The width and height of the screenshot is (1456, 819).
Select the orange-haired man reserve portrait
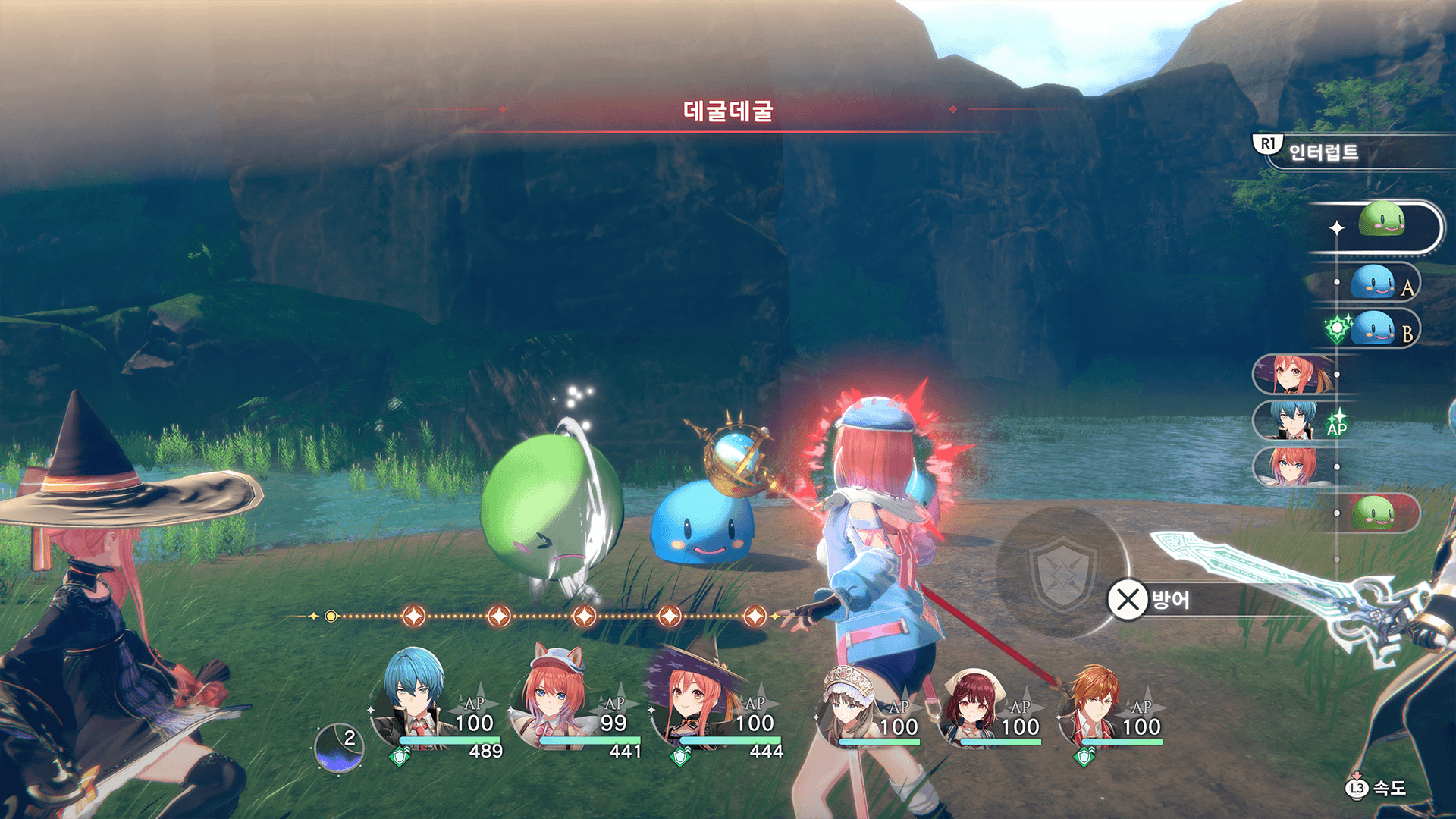coord(1094,705)
